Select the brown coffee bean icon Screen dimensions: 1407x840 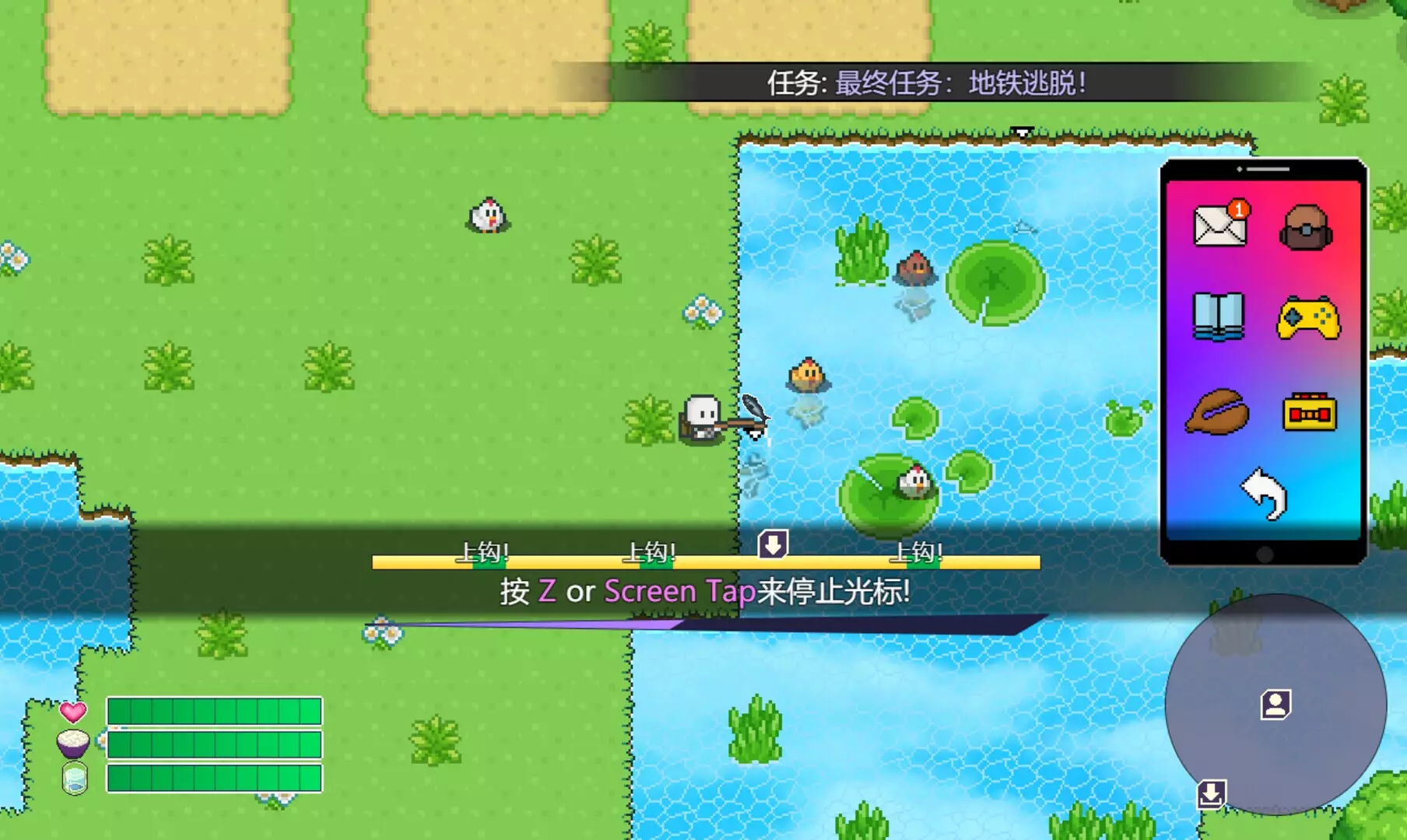(1217, 411)
